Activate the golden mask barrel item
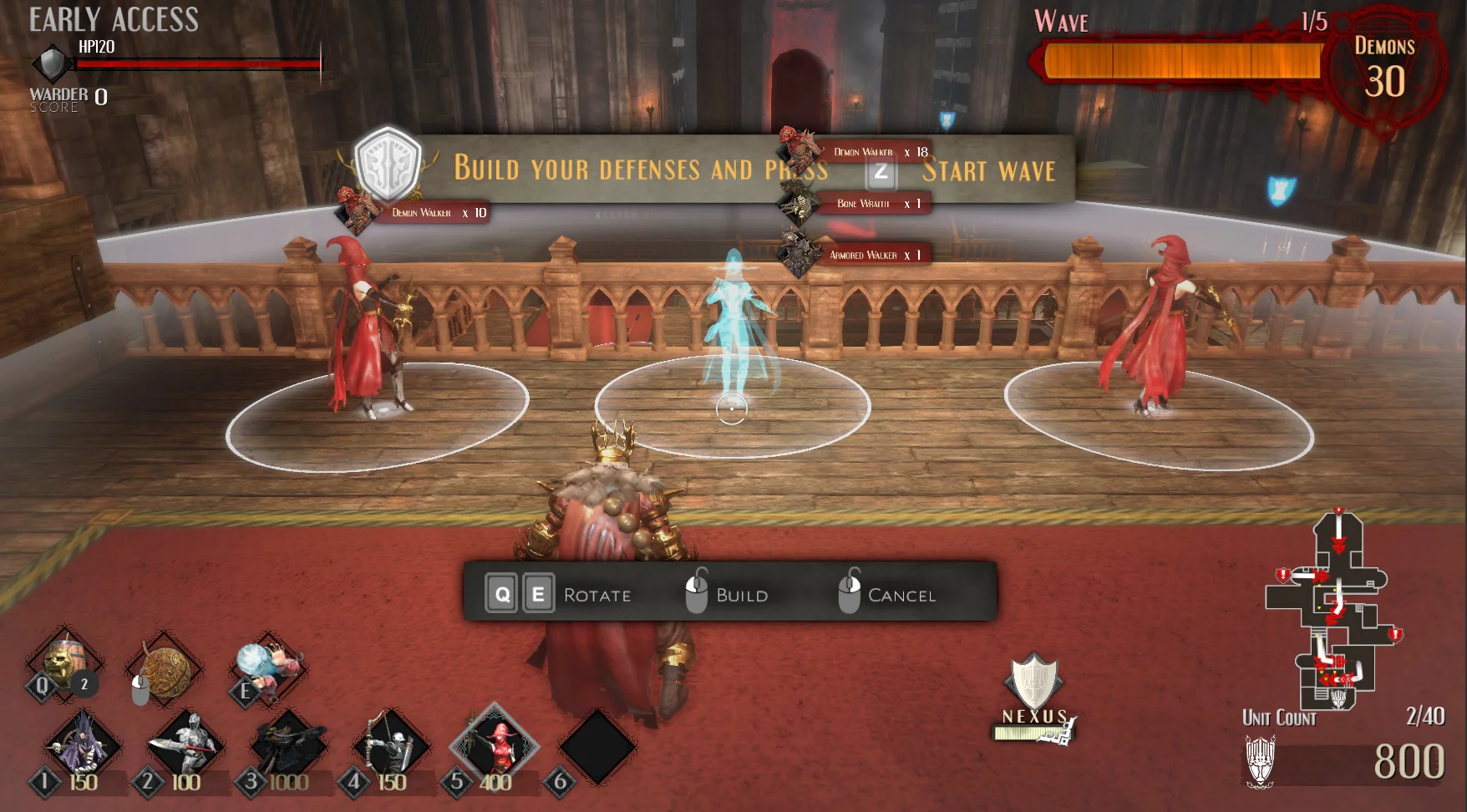 [64, 664]
